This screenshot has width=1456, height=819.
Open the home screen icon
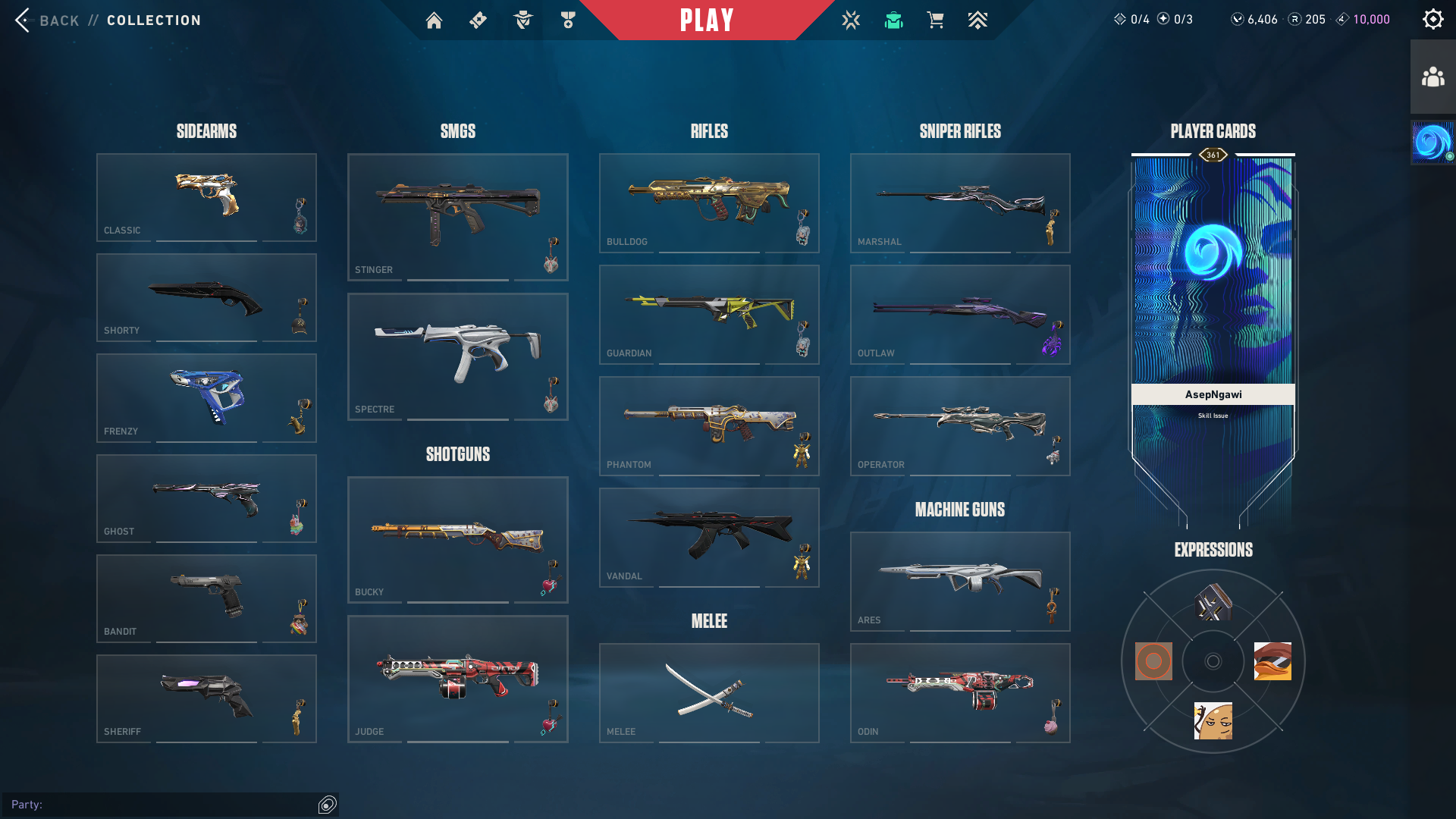click(x=434, y=20)
